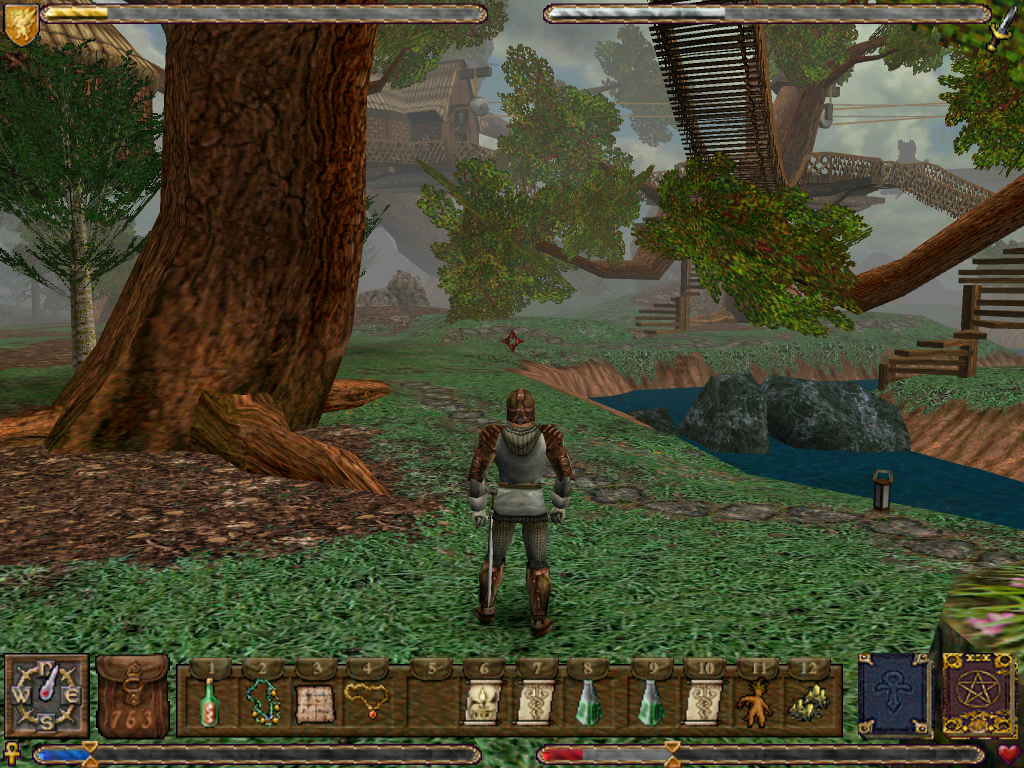Screen dimensions: 1024x768
Task: Open the pentagram spellbook
Action: [x=978, y=695]
